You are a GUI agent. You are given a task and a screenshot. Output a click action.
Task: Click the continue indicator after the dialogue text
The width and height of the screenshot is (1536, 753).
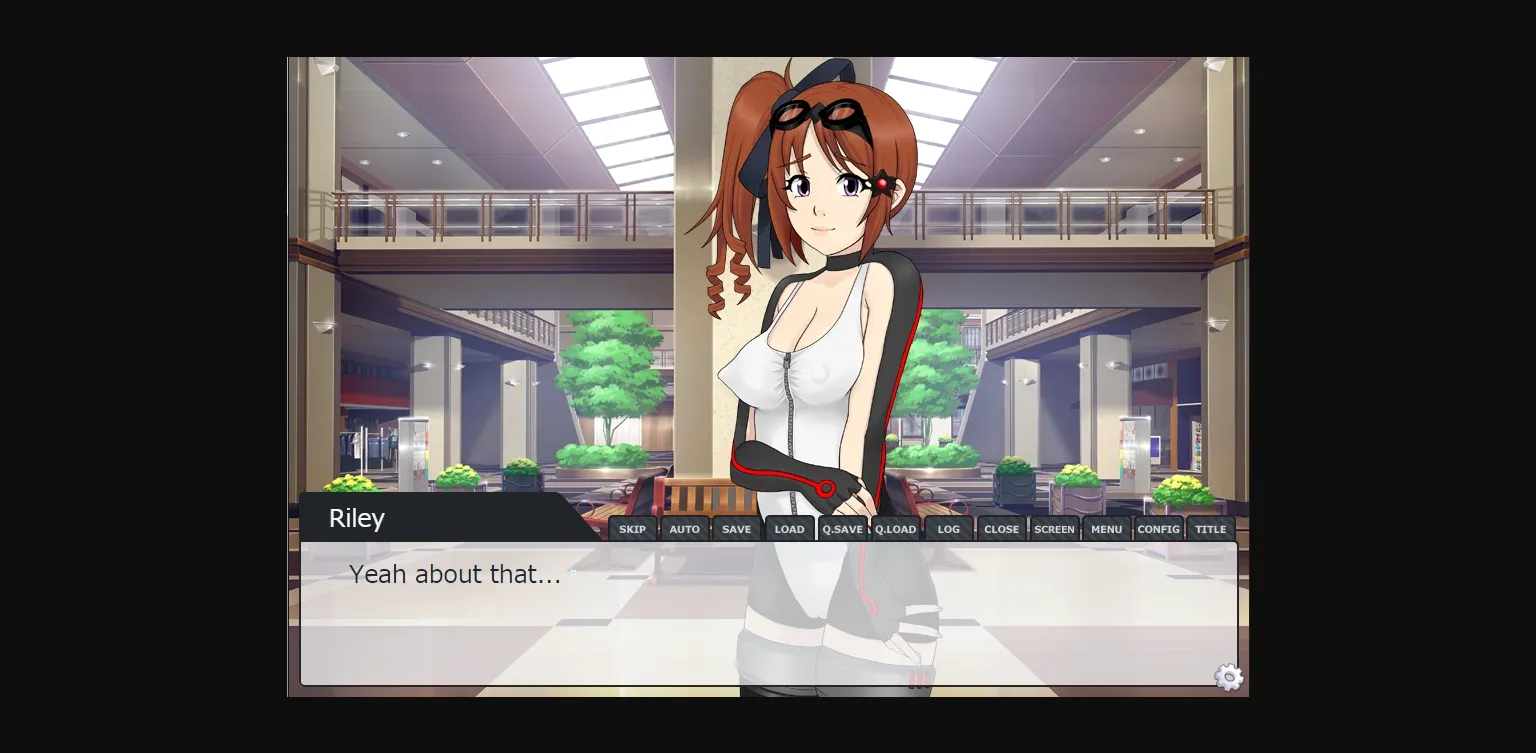pyautogui.click(x=573, y=574)
